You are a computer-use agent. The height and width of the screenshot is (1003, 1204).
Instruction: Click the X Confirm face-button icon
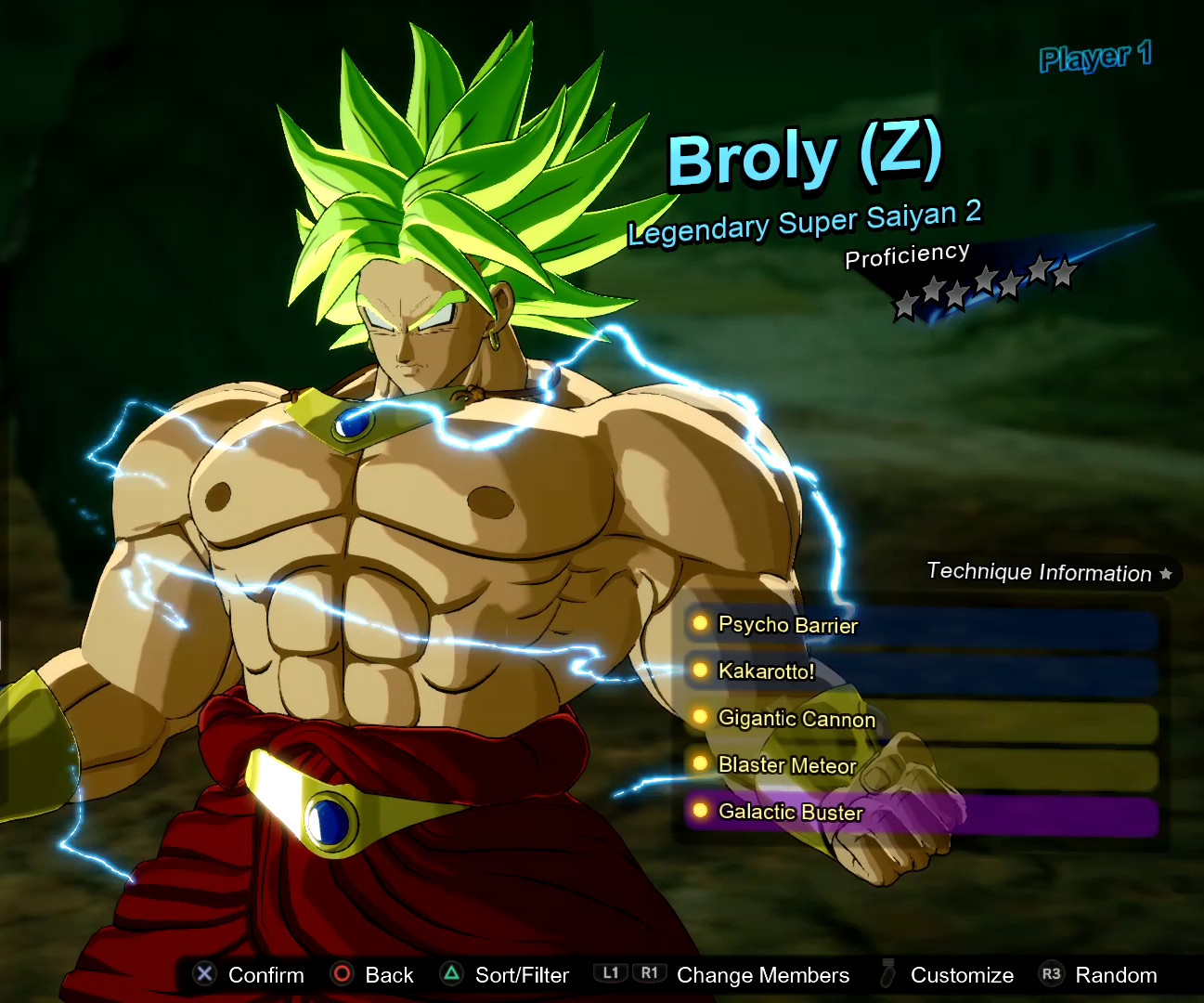(x=203, y=974)
